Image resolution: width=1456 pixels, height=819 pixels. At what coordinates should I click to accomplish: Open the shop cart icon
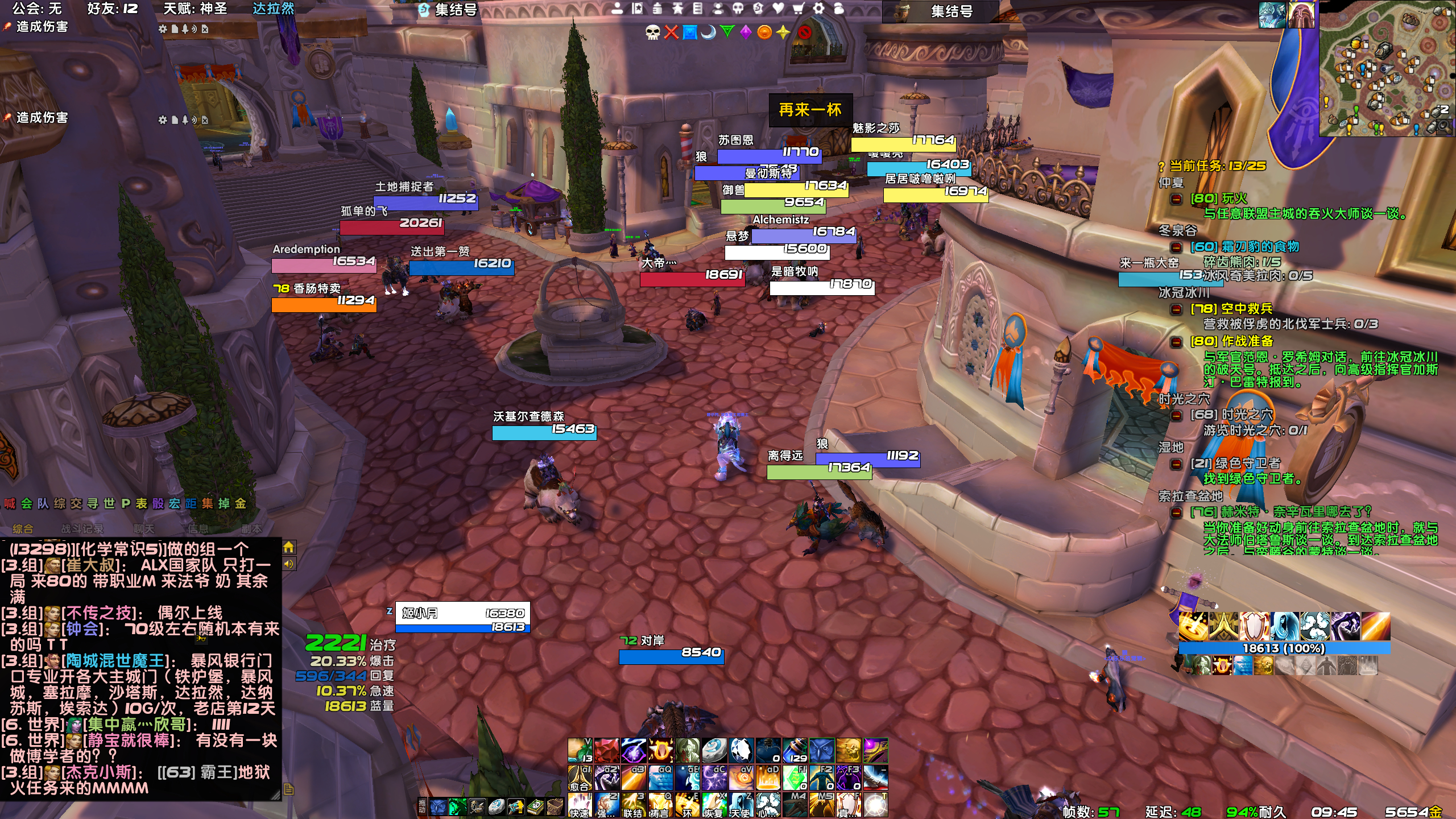799,9
